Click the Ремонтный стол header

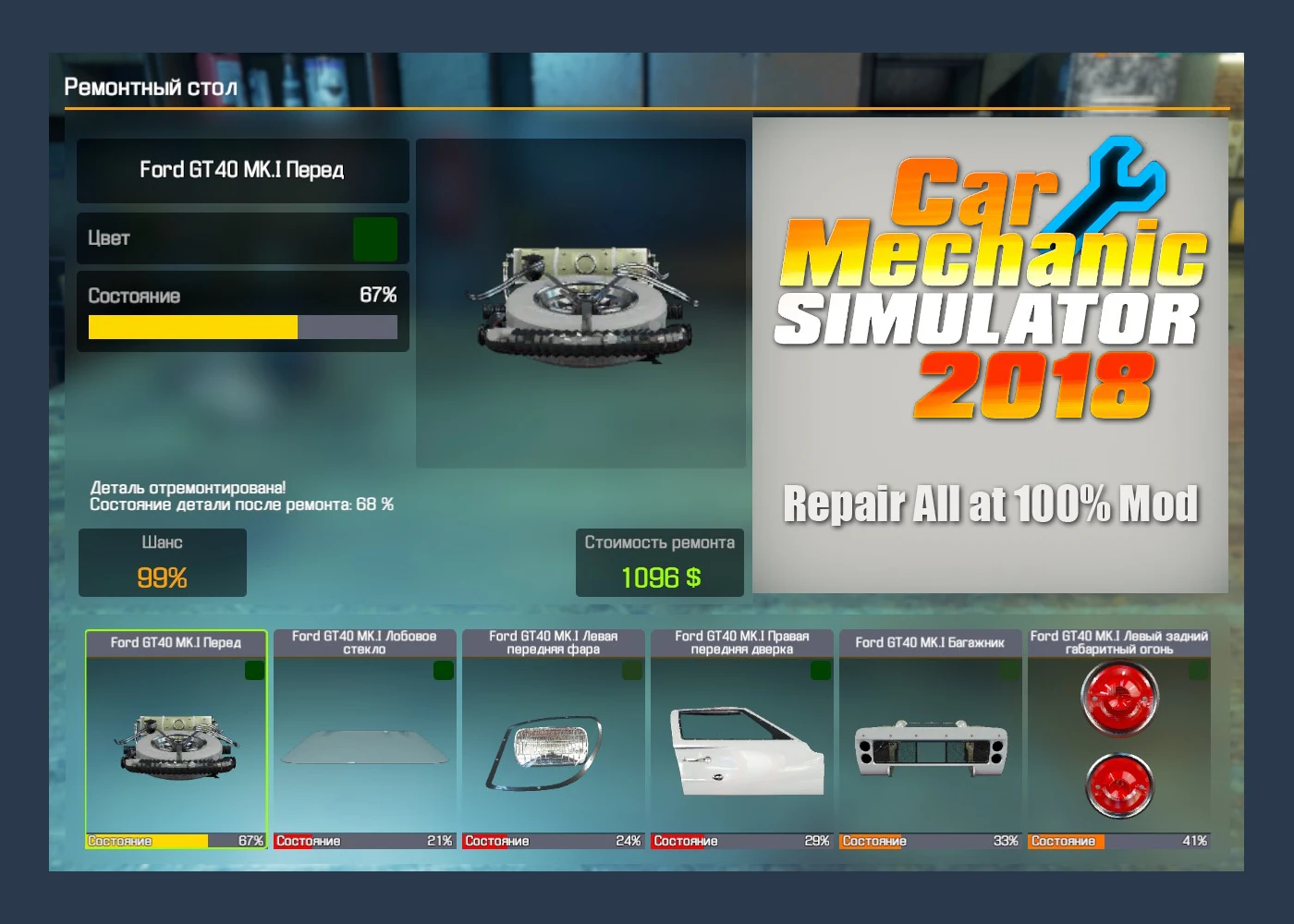click(x=150, y=87)
